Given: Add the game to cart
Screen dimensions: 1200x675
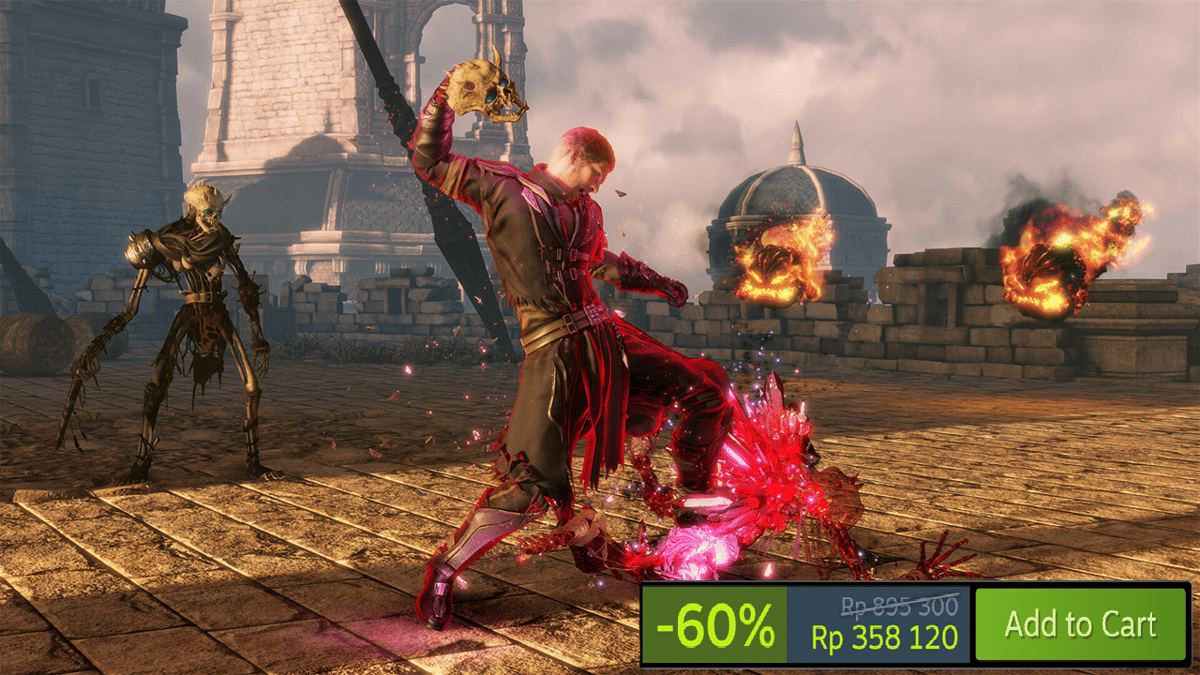Looking at the screenshot, I should tap(1080, 624).
